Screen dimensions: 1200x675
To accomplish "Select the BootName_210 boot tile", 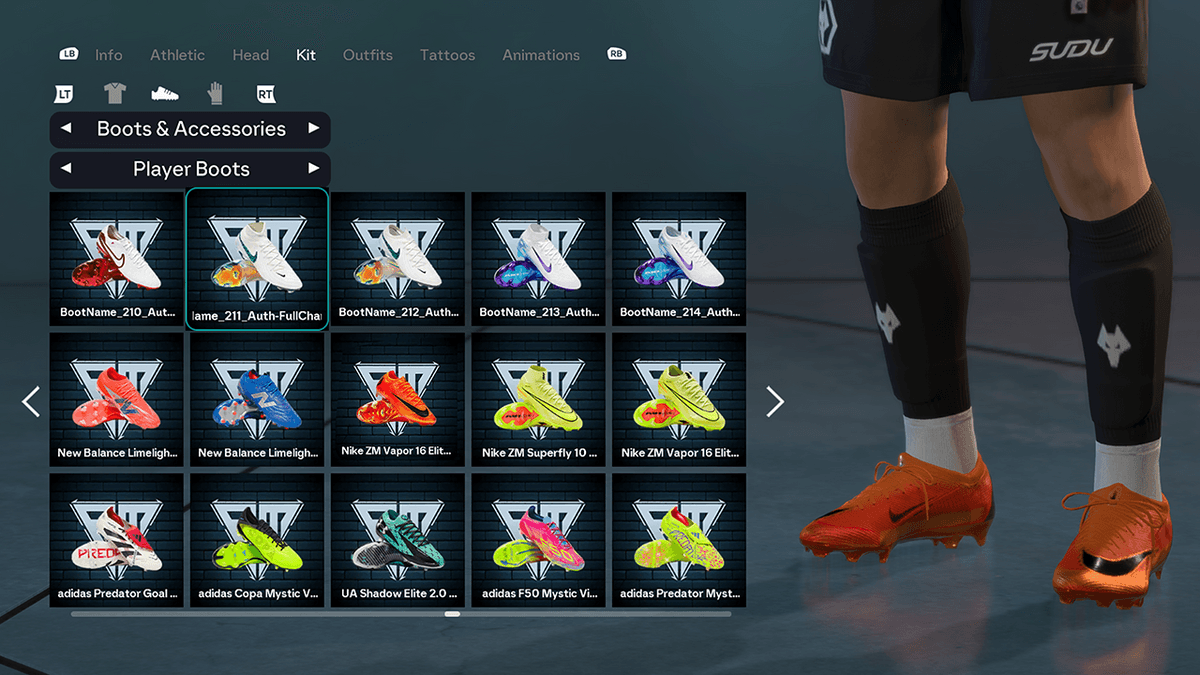I will [x=117, y=258].
